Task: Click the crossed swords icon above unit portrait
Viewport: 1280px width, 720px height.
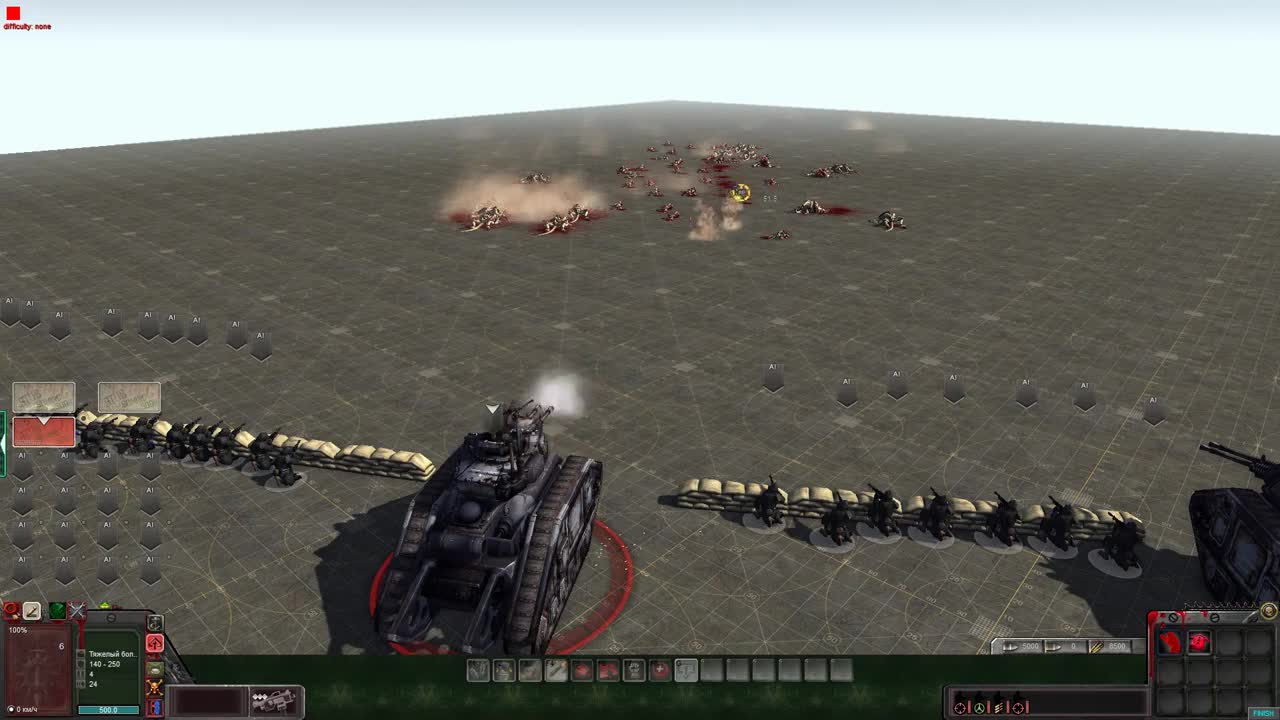Action: tap(77, 610)
